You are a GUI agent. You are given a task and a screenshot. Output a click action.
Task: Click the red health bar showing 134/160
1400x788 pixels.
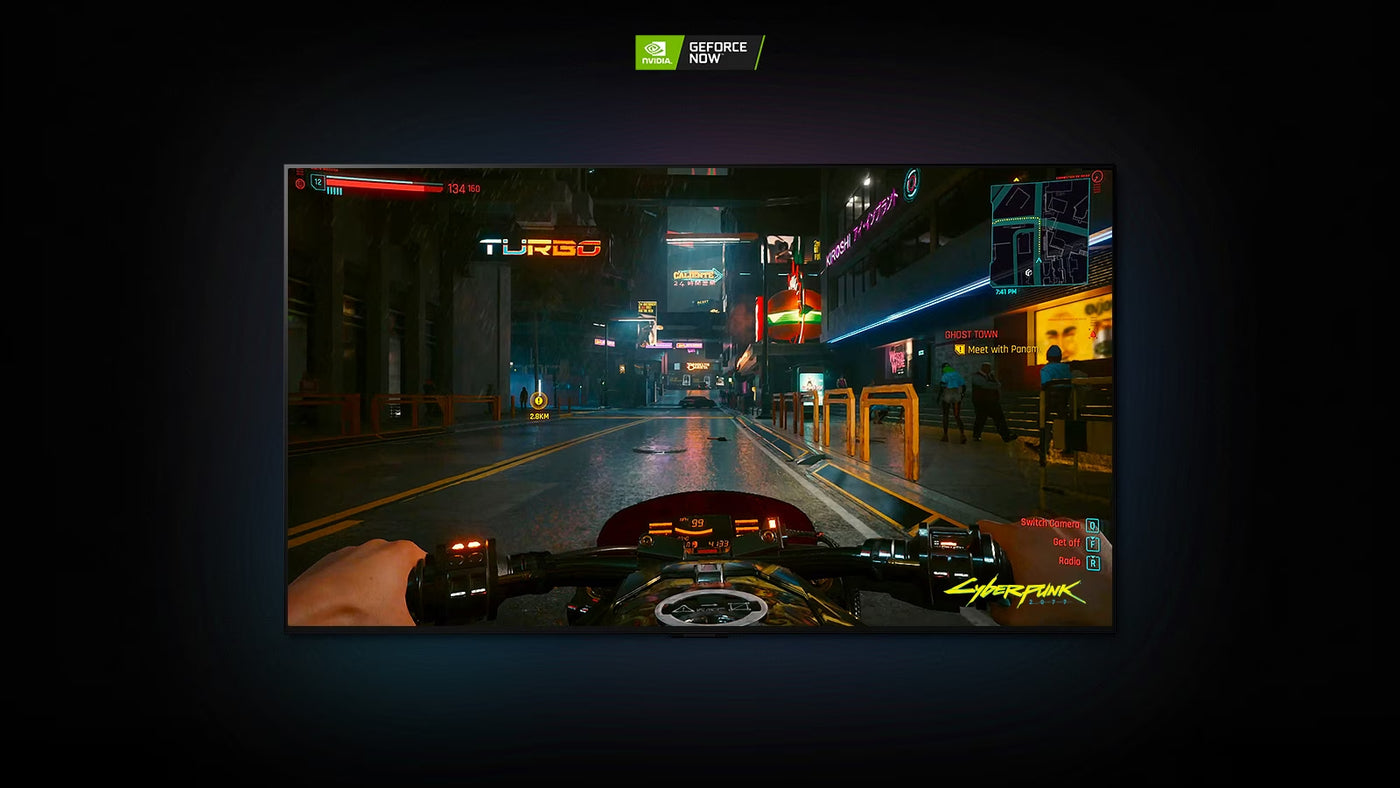385,186
